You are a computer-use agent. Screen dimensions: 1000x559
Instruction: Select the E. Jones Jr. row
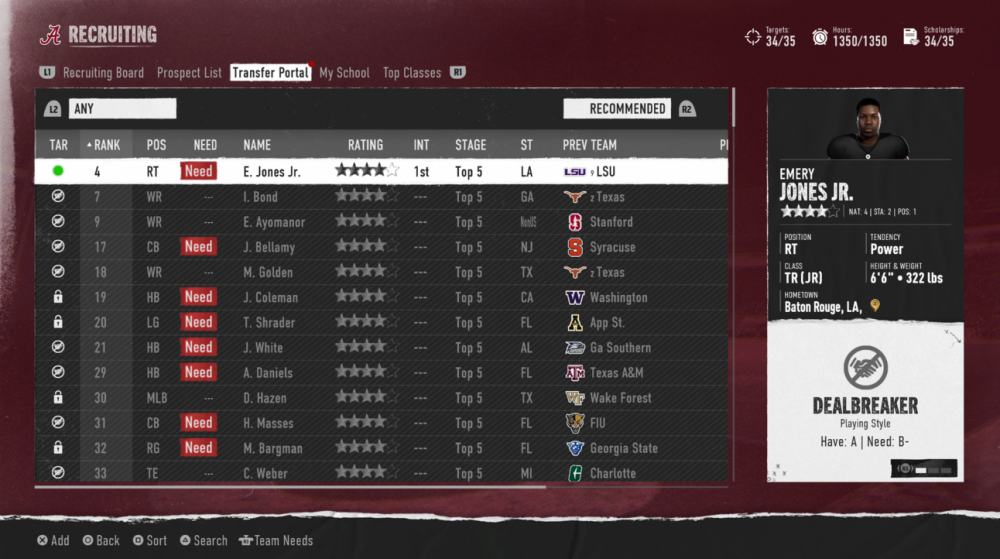click(272, 171)
